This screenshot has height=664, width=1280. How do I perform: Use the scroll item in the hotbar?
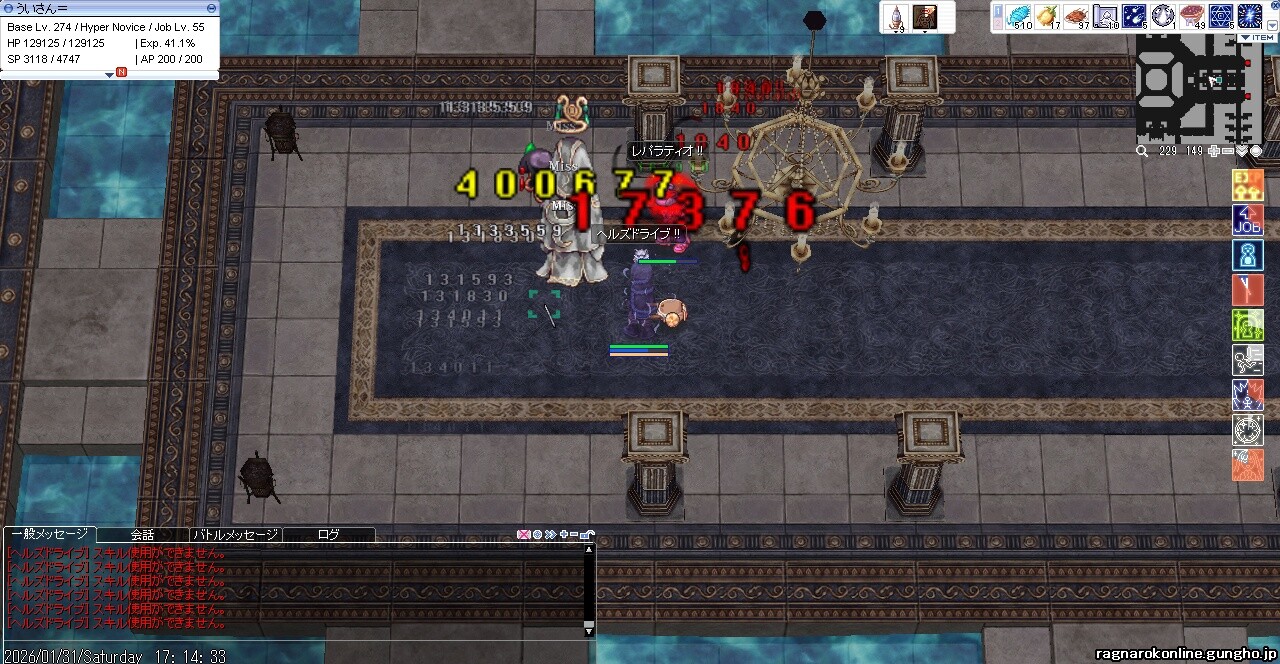pyautogui.click(x=1105, y=17)
